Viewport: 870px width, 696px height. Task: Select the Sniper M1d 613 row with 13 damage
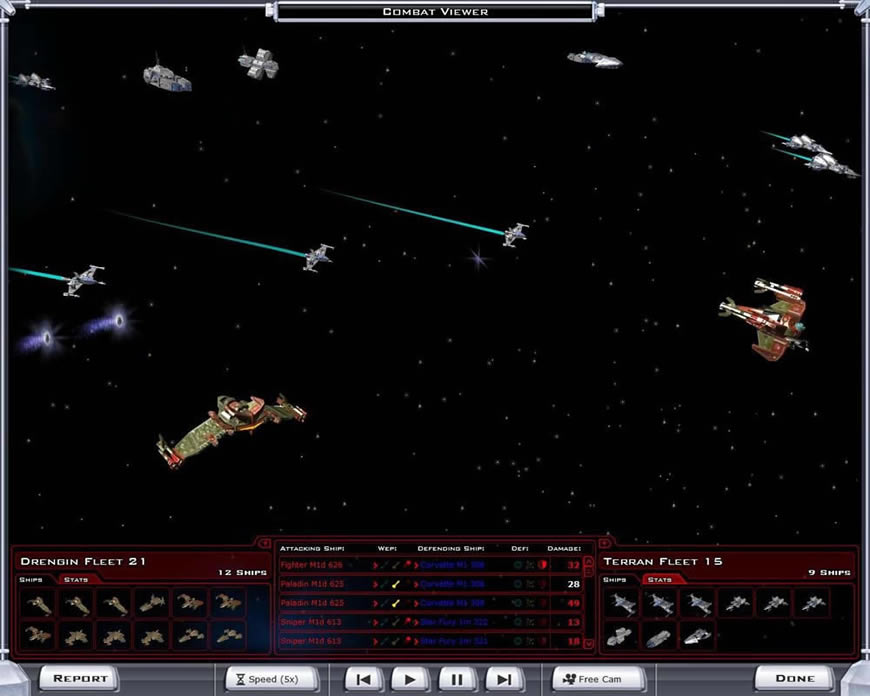pos(430,622)
